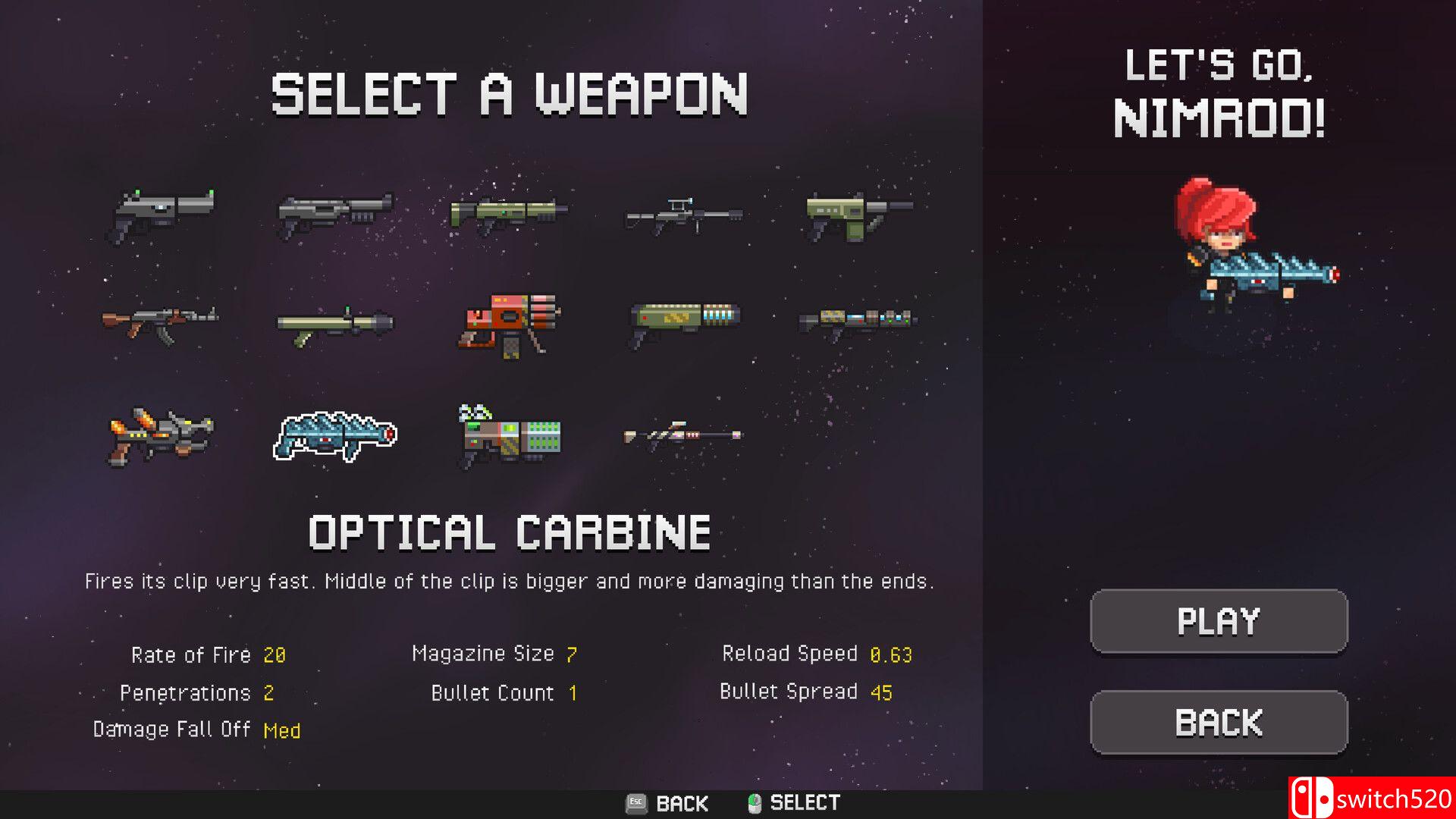1456x819 pixels.
Task: Choose the olive submachine gun
Action: [857, 215]
